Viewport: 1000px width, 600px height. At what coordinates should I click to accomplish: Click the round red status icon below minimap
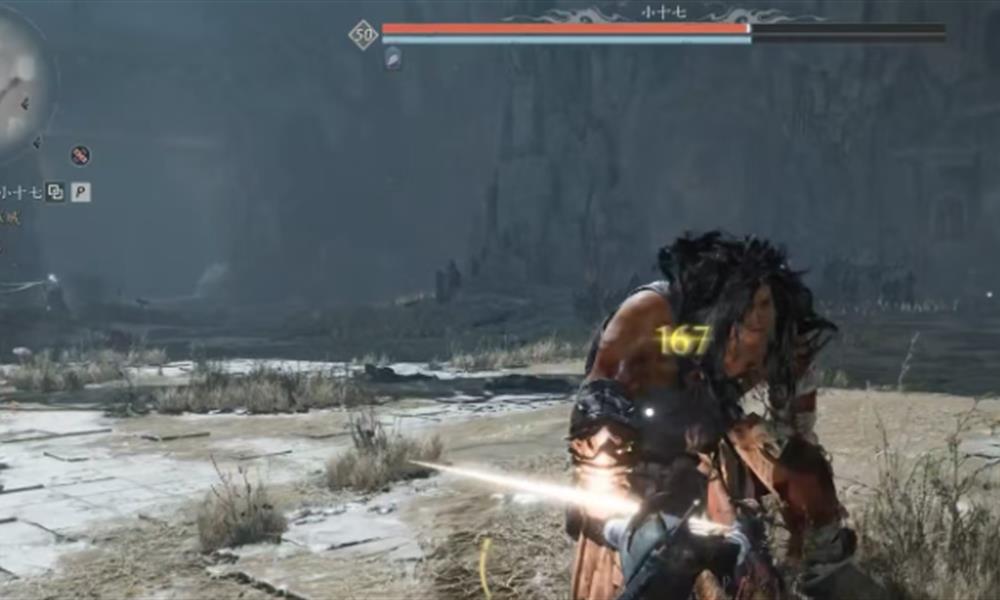click(81, 155)
